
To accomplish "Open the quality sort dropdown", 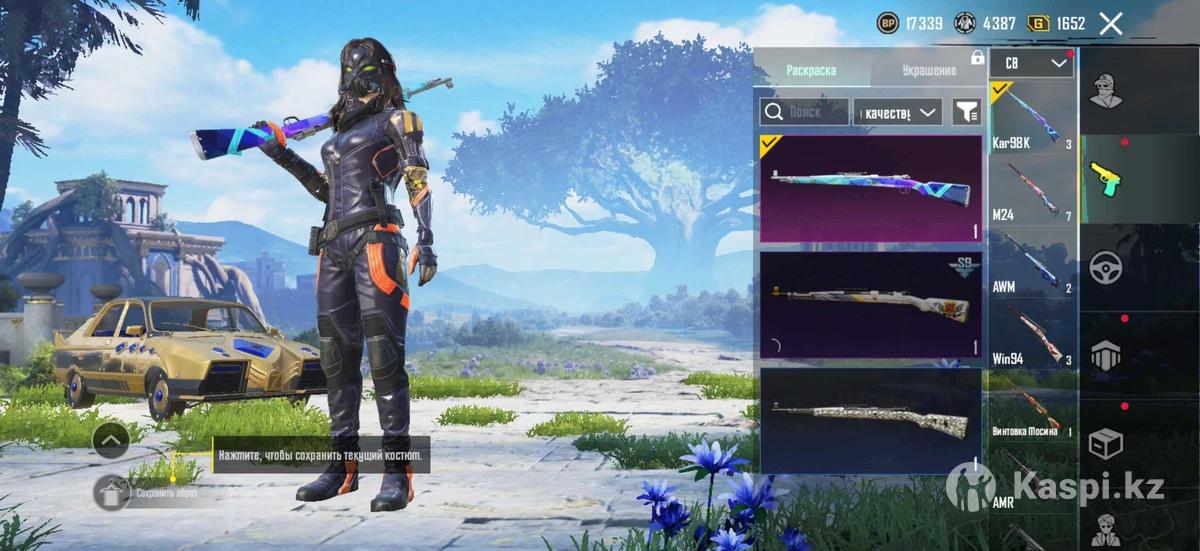I will [x=898, y=112].
